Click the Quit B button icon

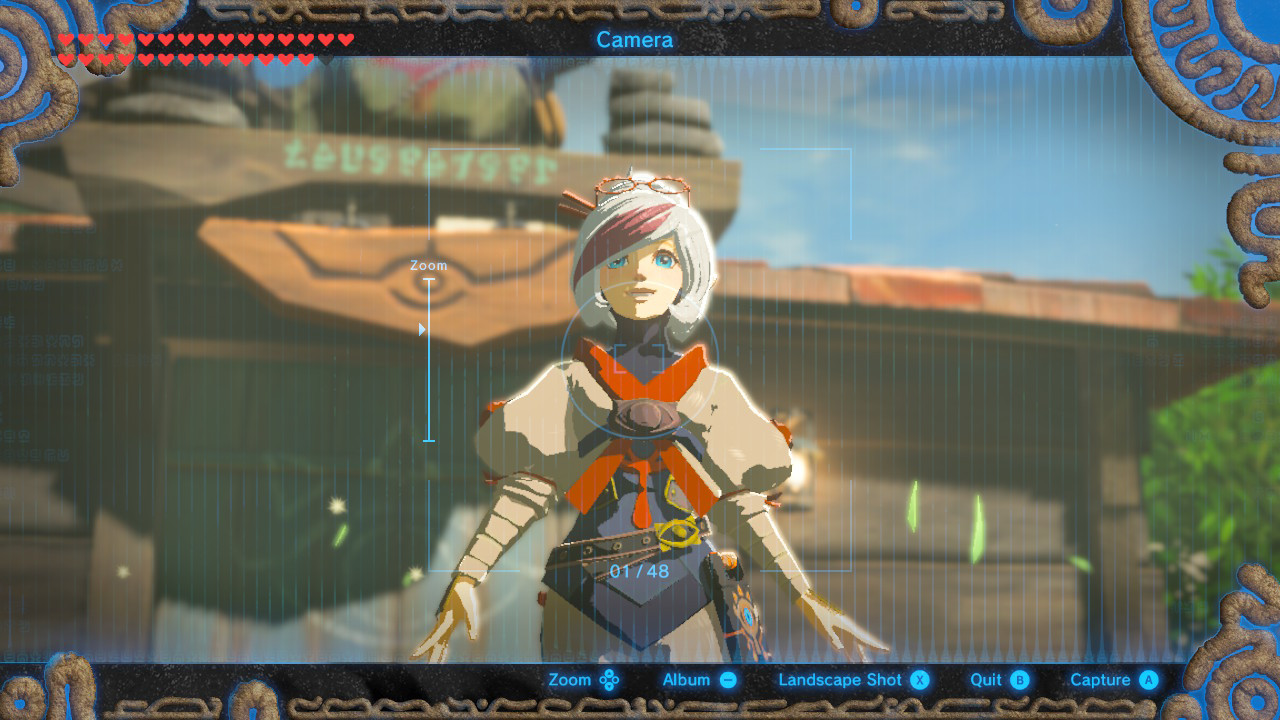pyautogui.click(x=1019, y=679)
